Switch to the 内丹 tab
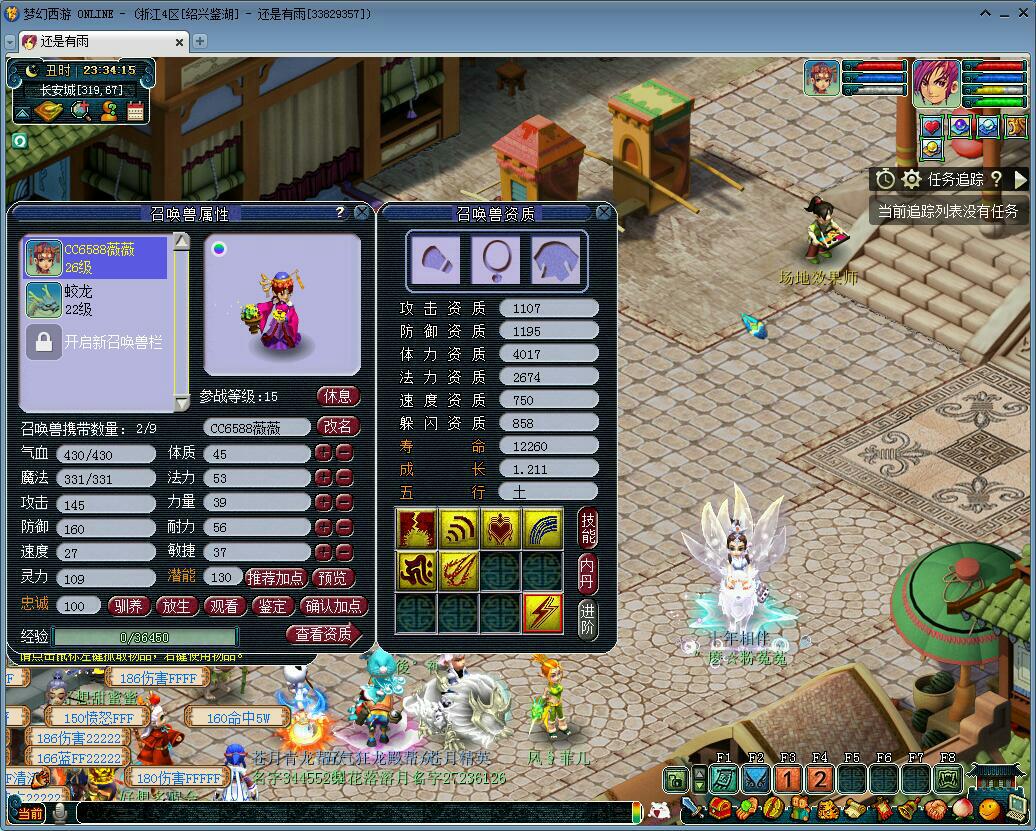This screenshot has width=1036, height=831. point(588,571)
